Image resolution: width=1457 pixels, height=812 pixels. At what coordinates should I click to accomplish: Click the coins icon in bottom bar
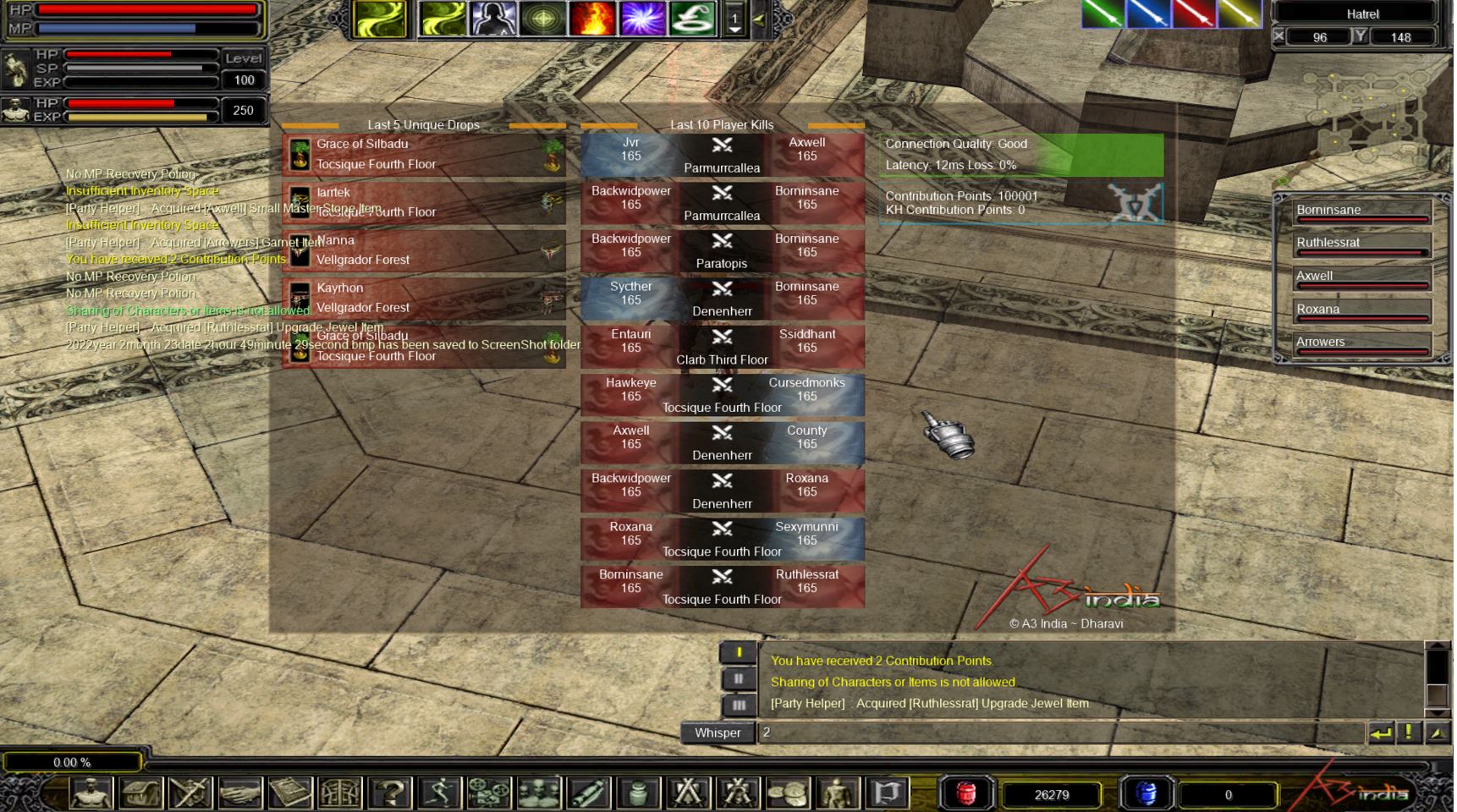pos(788,793)
